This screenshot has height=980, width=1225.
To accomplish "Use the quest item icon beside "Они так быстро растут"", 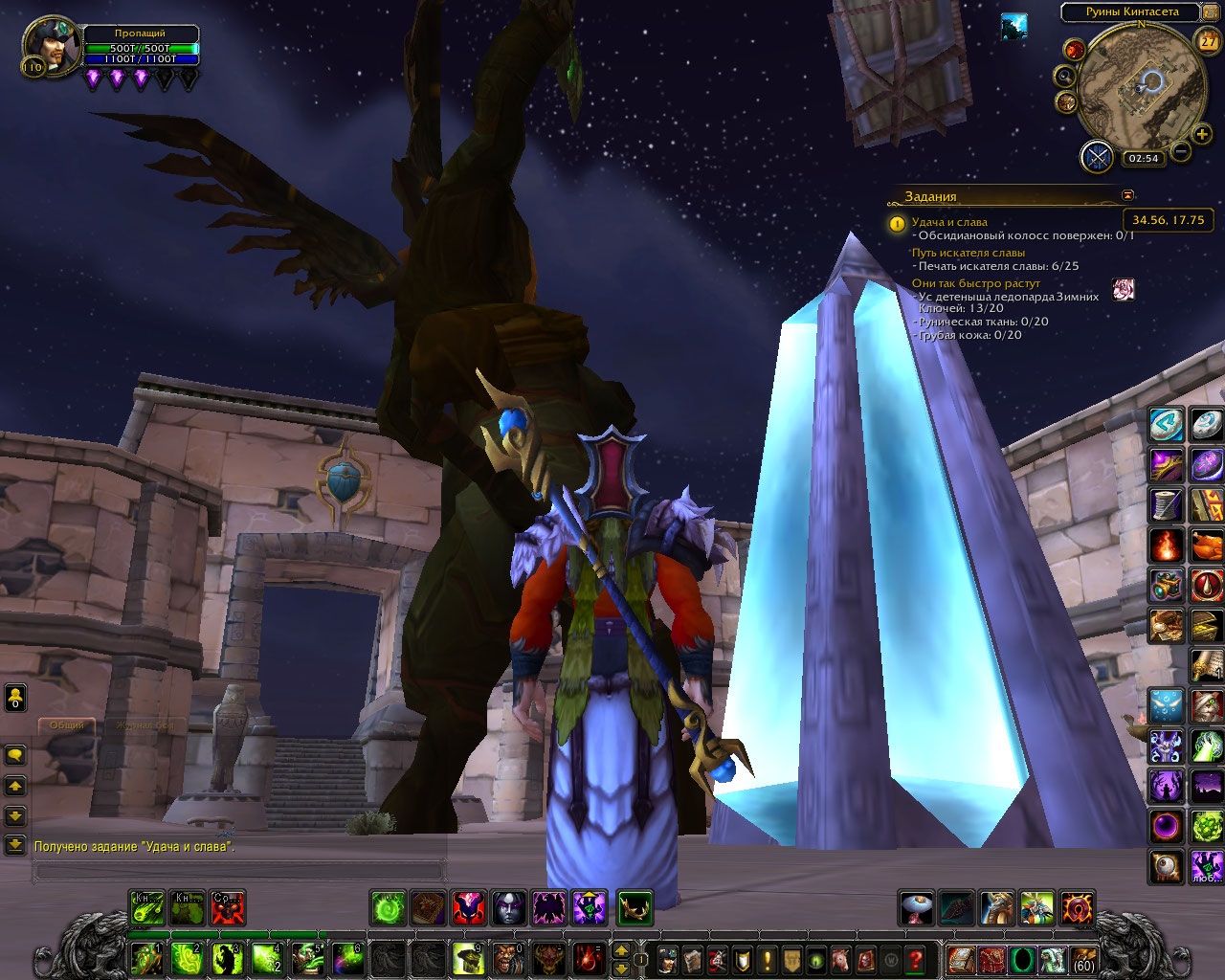I will [x=1123, y=289].
